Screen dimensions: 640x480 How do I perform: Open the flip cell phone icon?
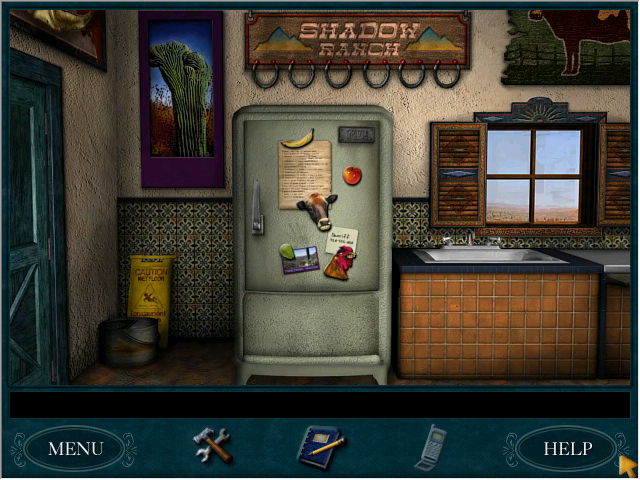click(431, 446)
